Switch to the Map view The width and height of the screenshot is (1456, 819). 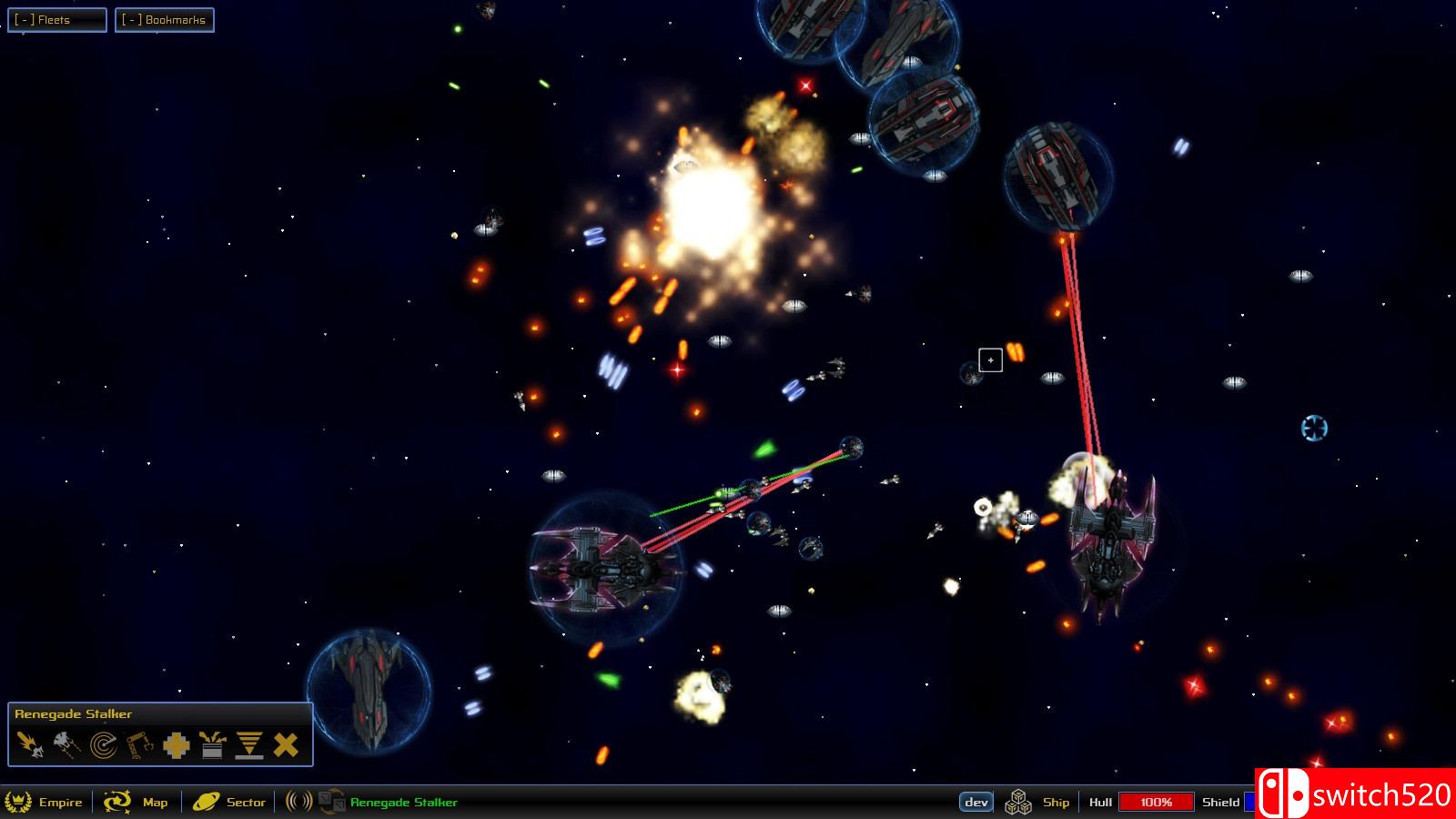tap(155, 803)
